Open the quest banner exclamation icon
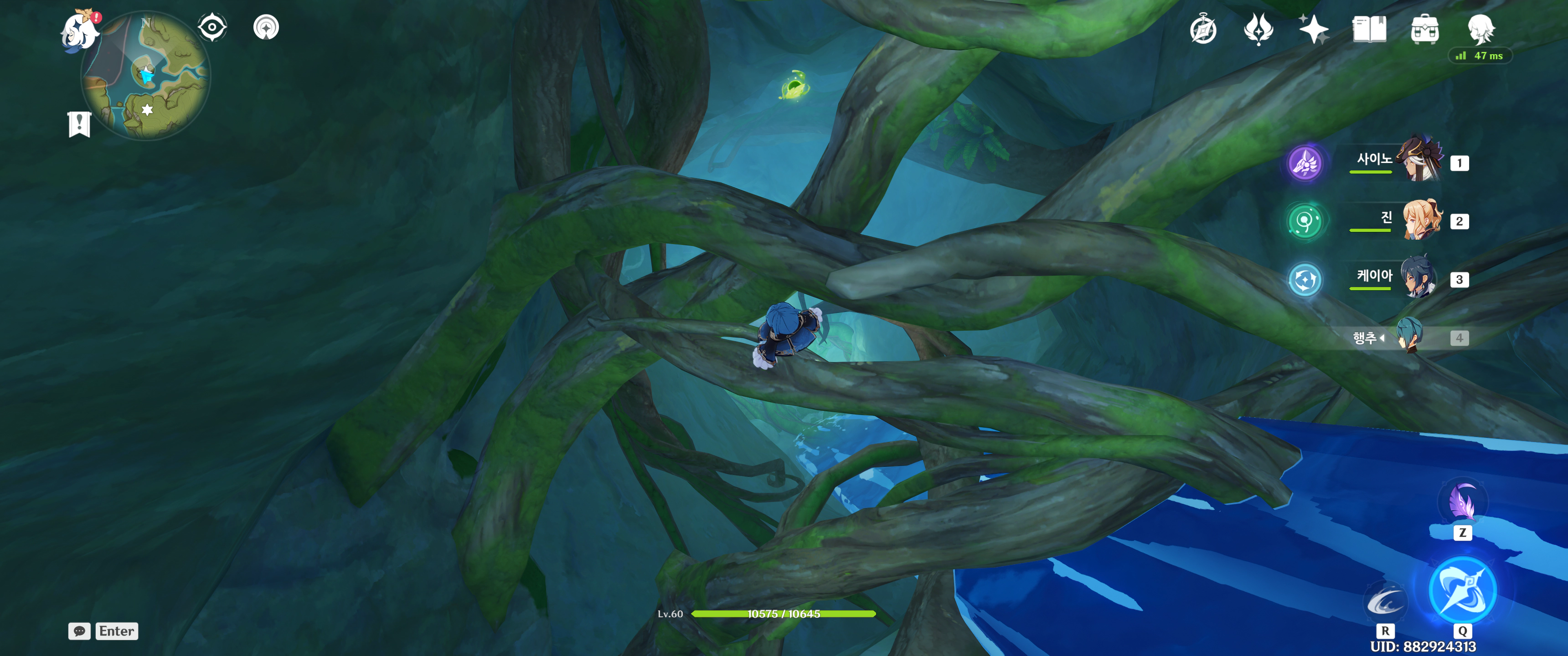This screenshot has height=656, width=1568. [79, 124]
